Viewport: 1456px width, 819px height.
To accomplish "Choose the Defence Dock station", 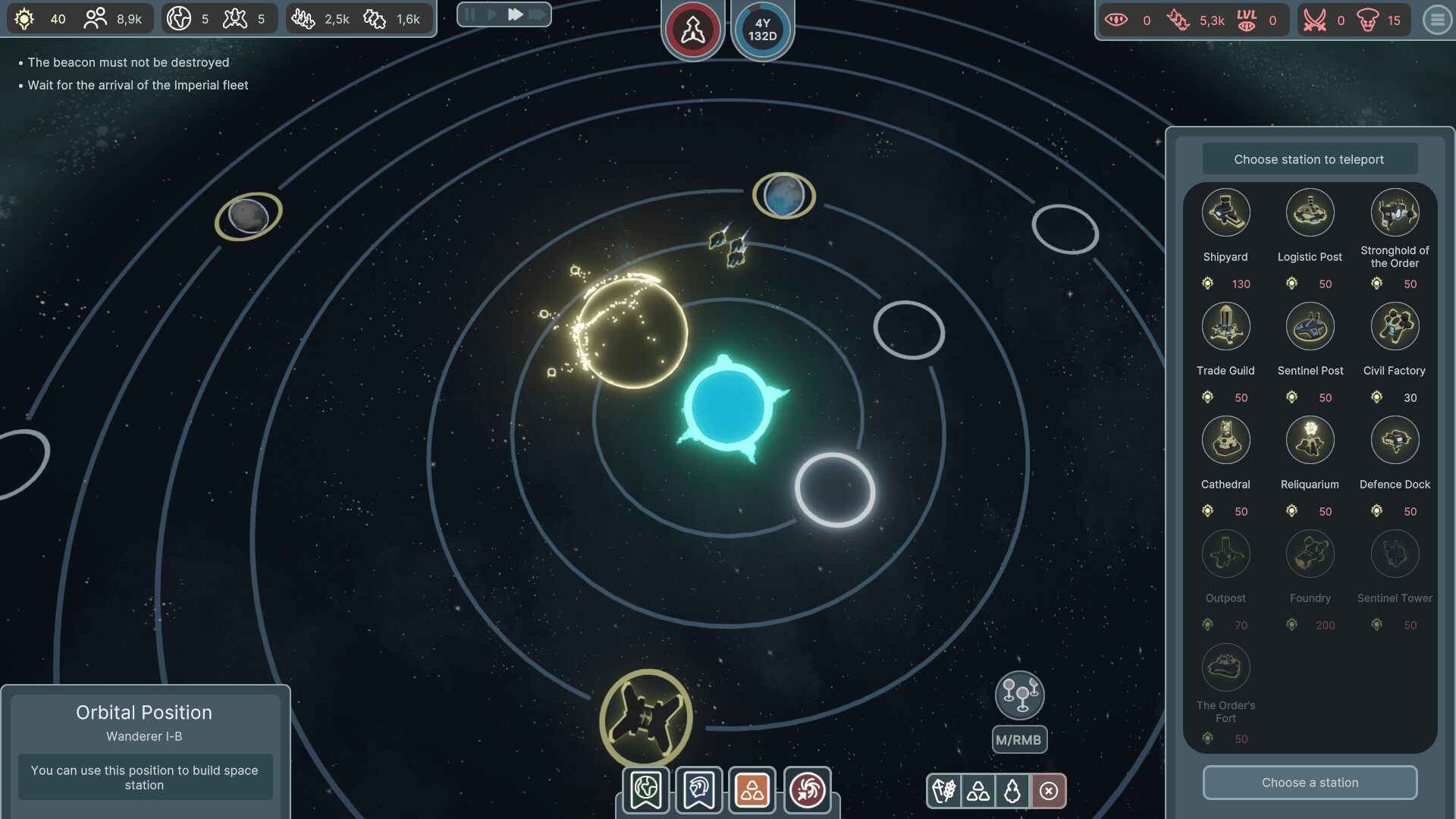I will [x=1395, y=441].
